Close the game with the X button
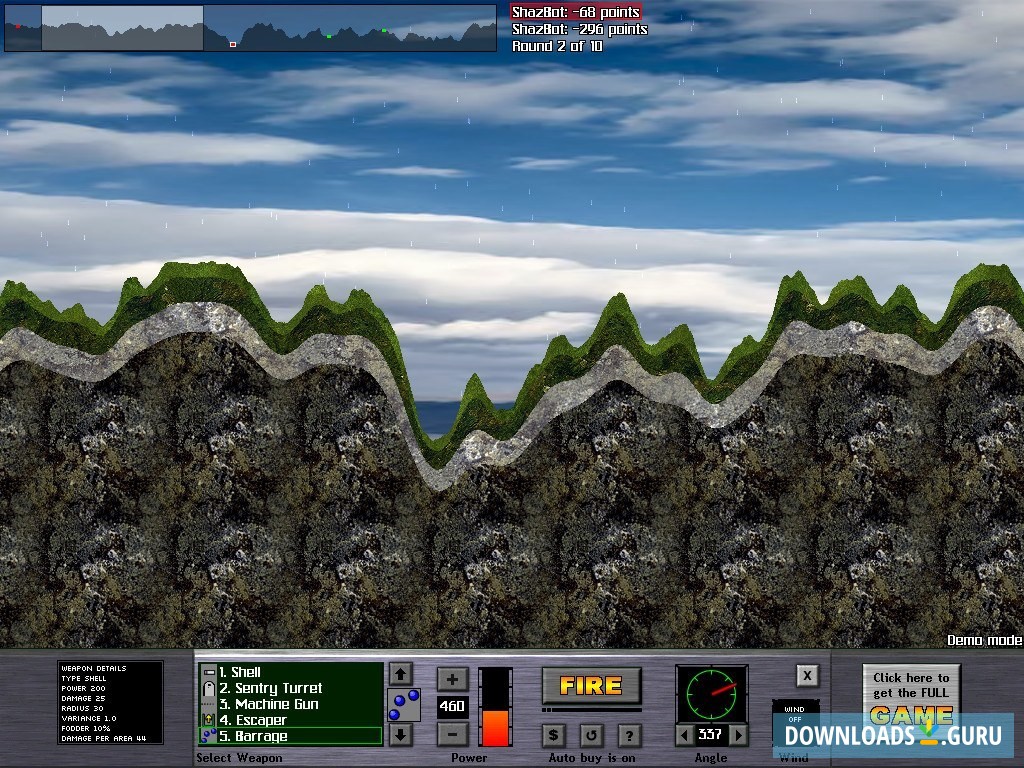Screen dimensions: 1024x768 pos(807,675)
